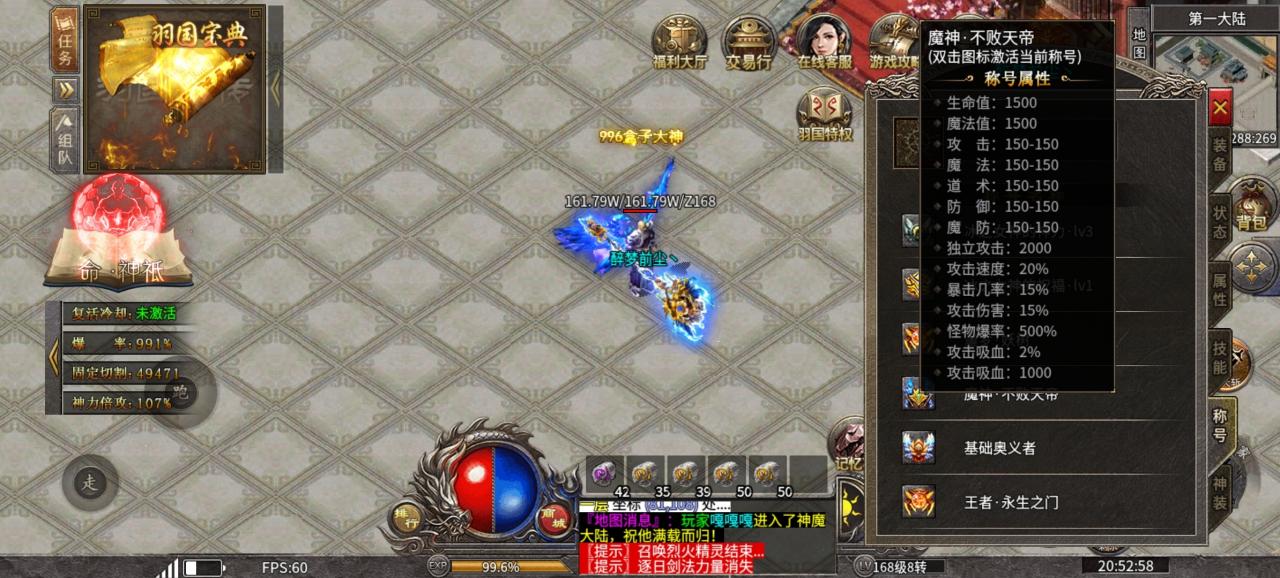Open the 任务 quest tab
This screenshot has height=578, width=1280.
65,40
